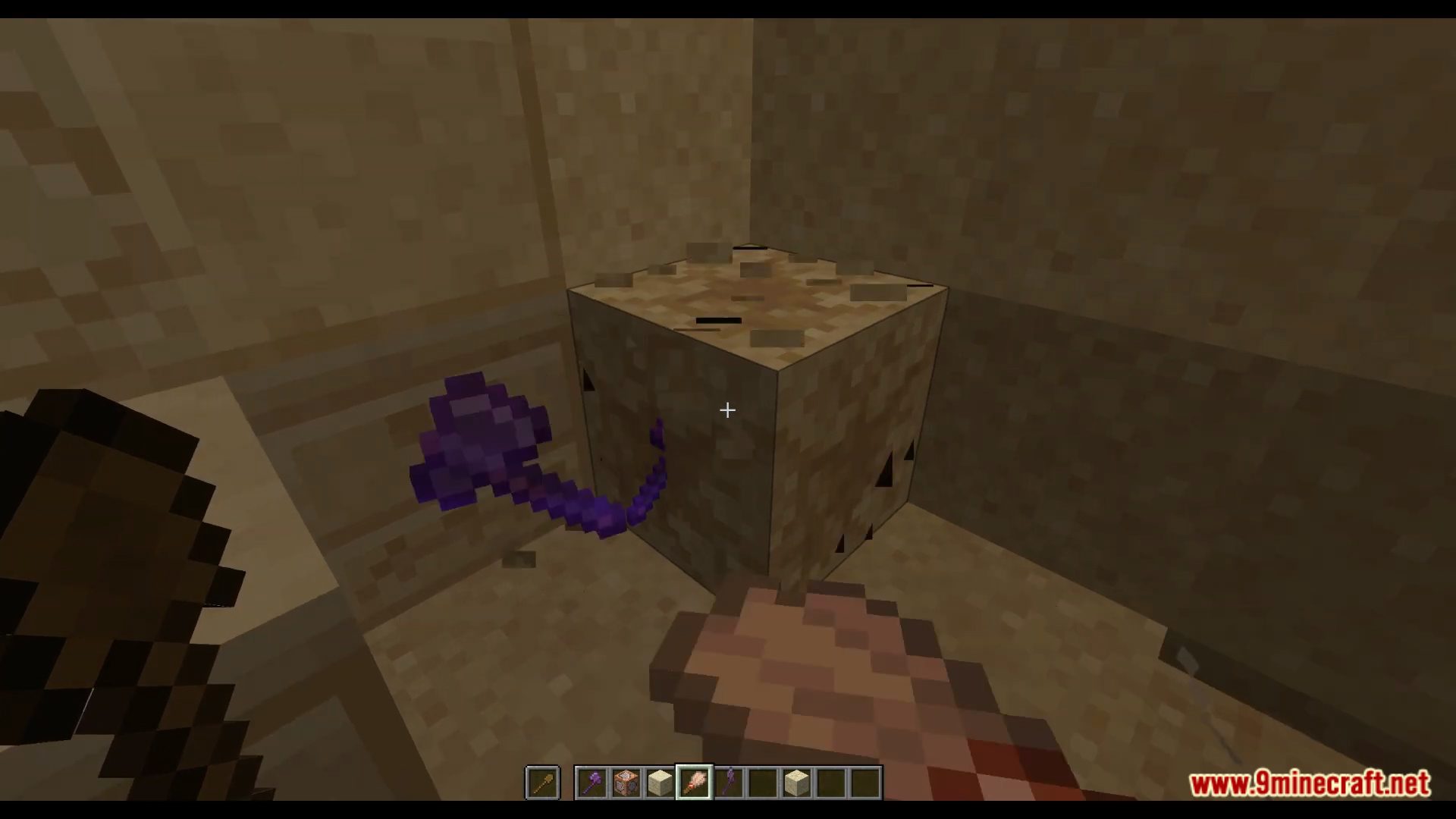
Task: Click the empty slot between arrow and sandstone
Action: (x=762, y=782)
